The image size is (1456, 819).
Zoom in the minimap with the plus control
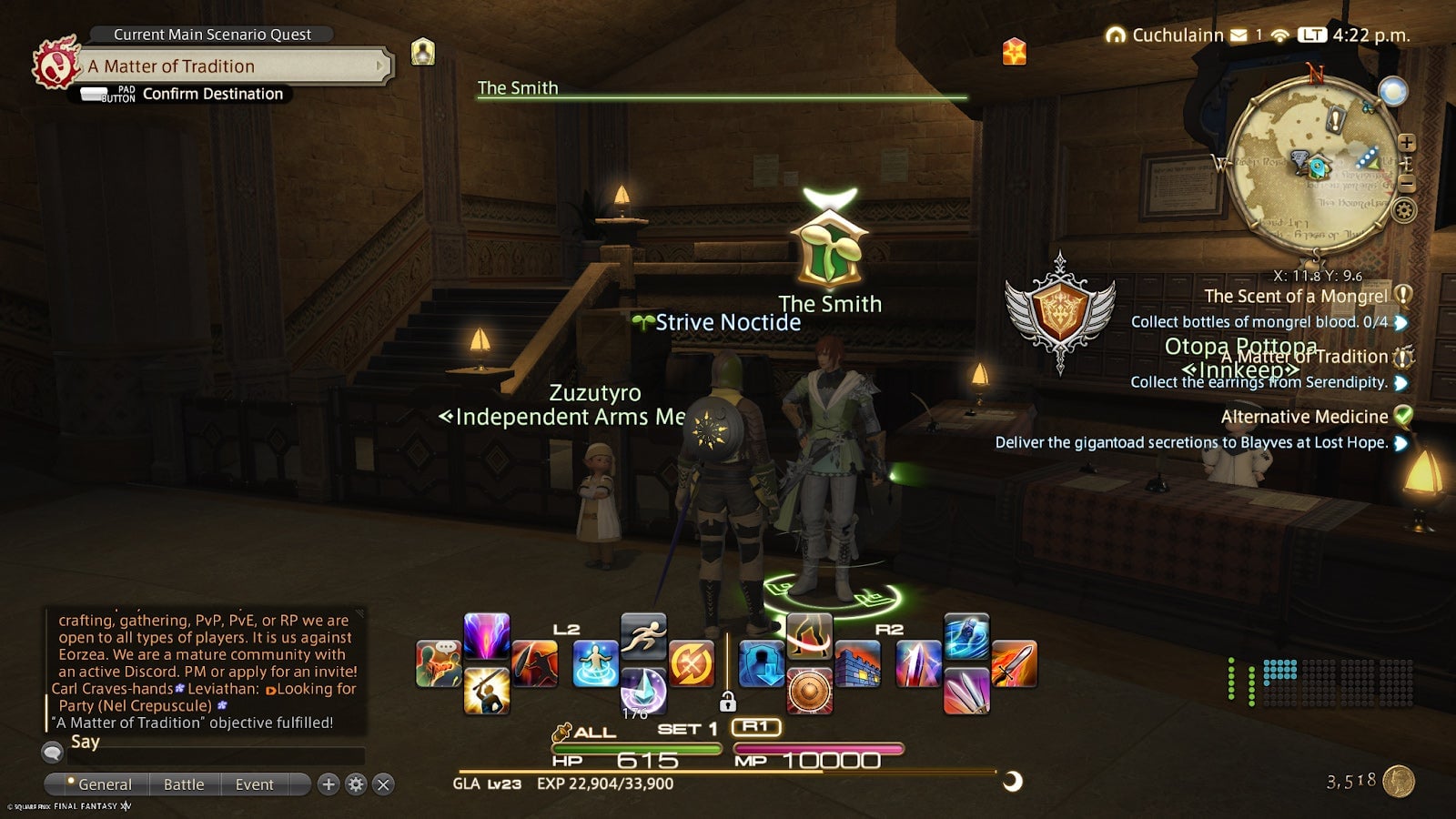click(x=1407, y=142)
